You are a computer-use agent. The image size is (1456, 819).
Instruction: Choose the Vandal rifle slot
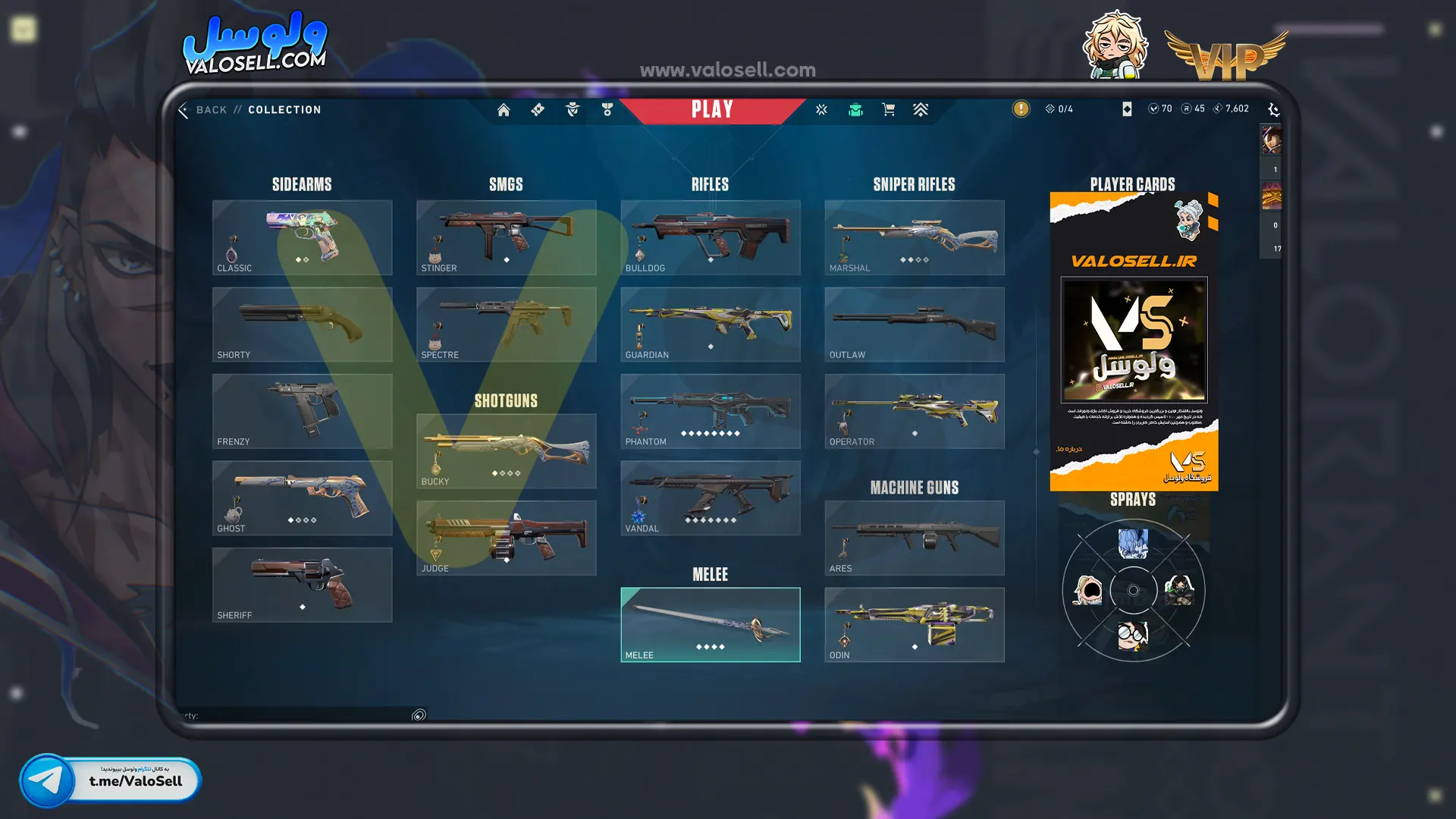point(710,497)
